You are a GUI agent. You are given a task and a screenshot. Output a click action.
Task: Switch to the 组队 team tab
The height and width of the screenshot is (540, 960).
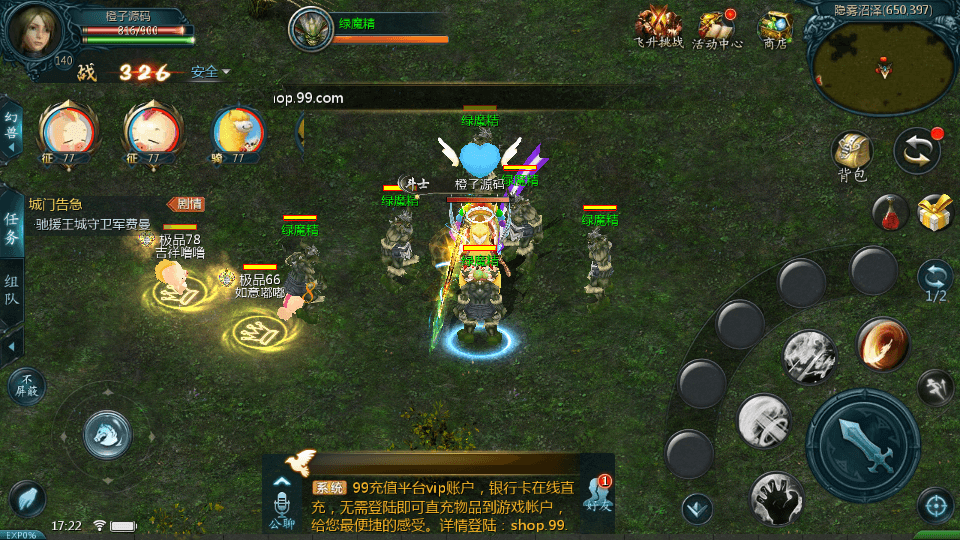point(12,292)
